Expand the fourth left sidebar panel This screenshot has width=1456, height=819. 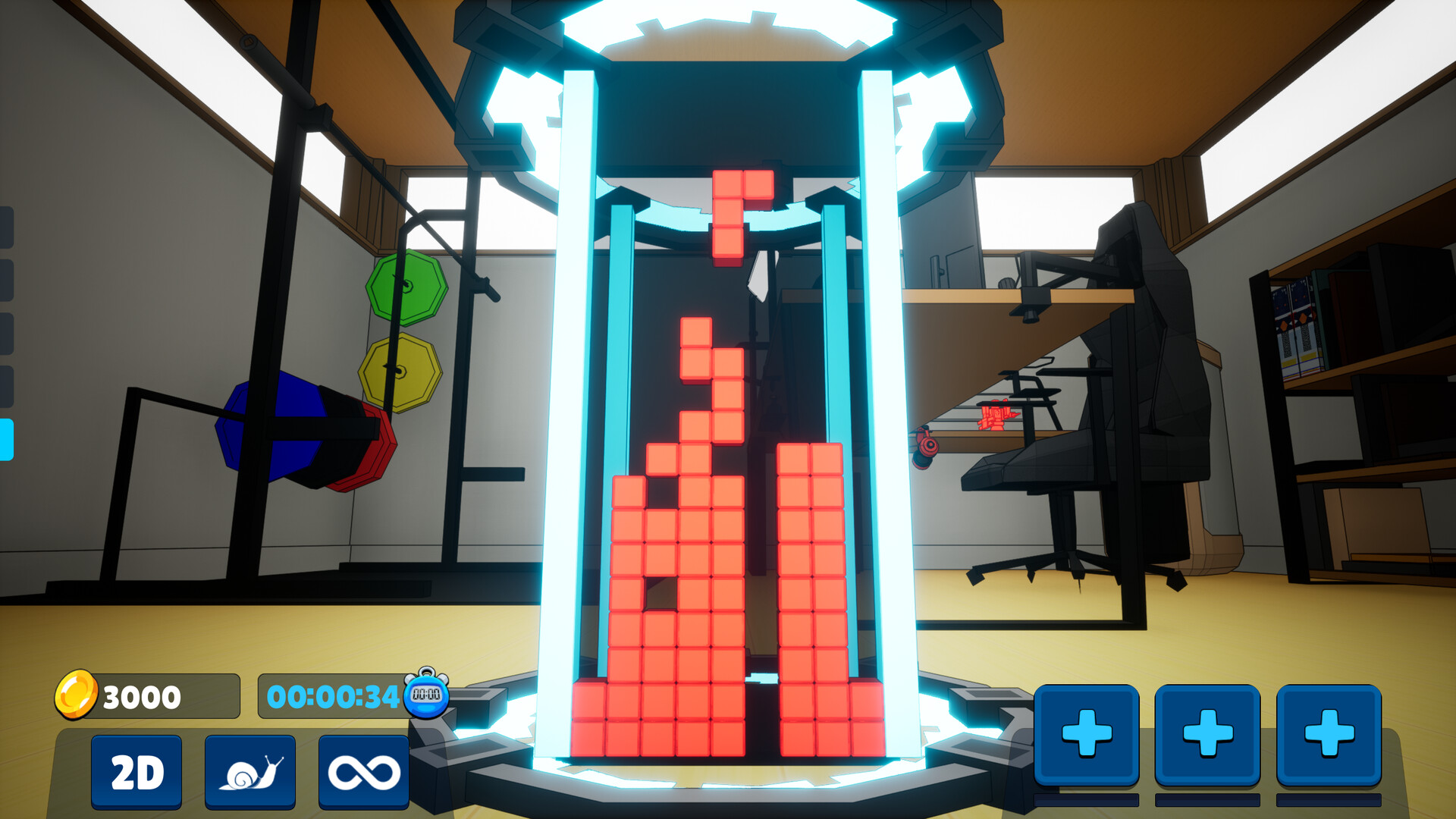(x=6, y=386)
